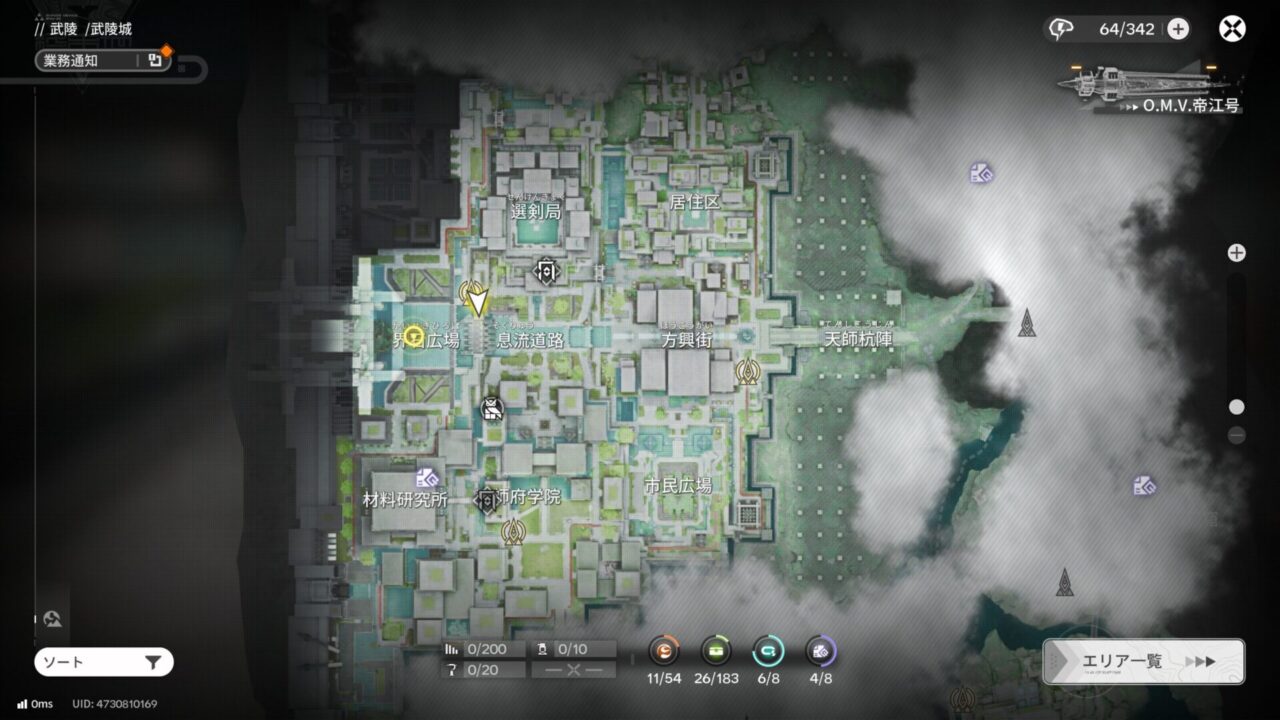This screenshot has height=720, width=1280.
Task: Click the white robot marker below 息流道路
Action: point(492,408)
